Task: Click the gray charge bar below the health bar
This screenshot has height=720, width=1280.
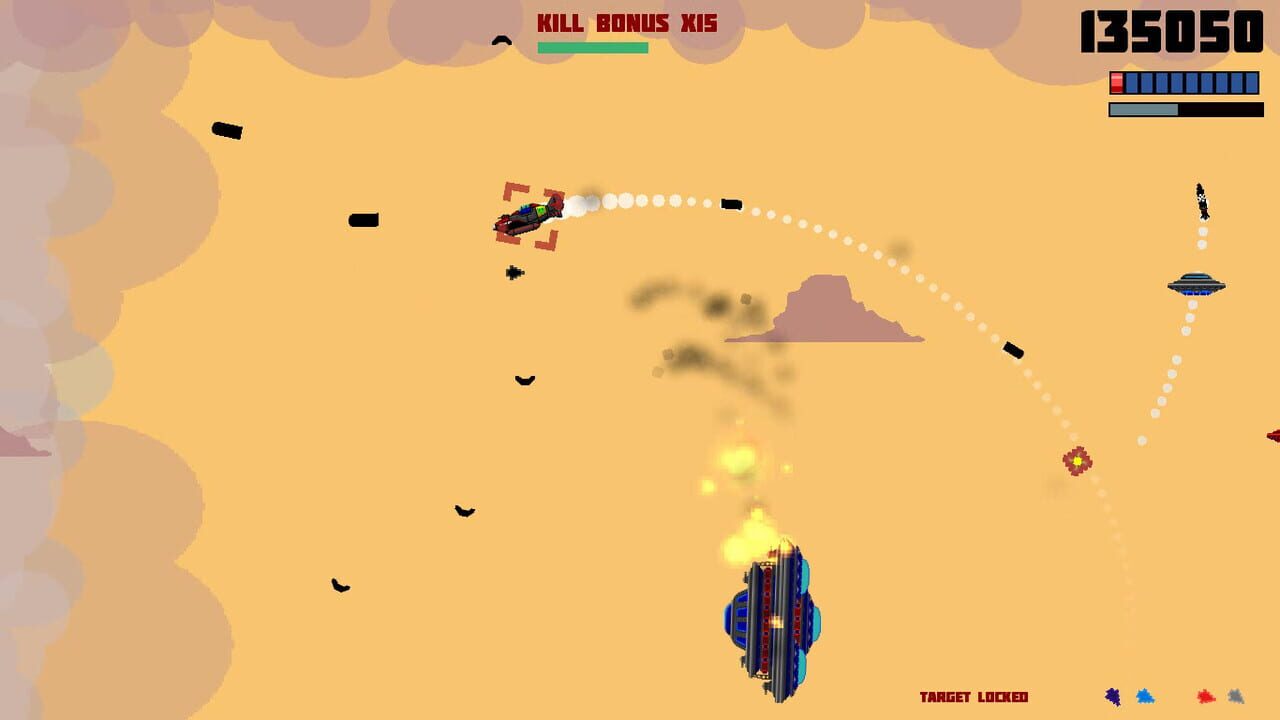Action: tap(1145, 108)
